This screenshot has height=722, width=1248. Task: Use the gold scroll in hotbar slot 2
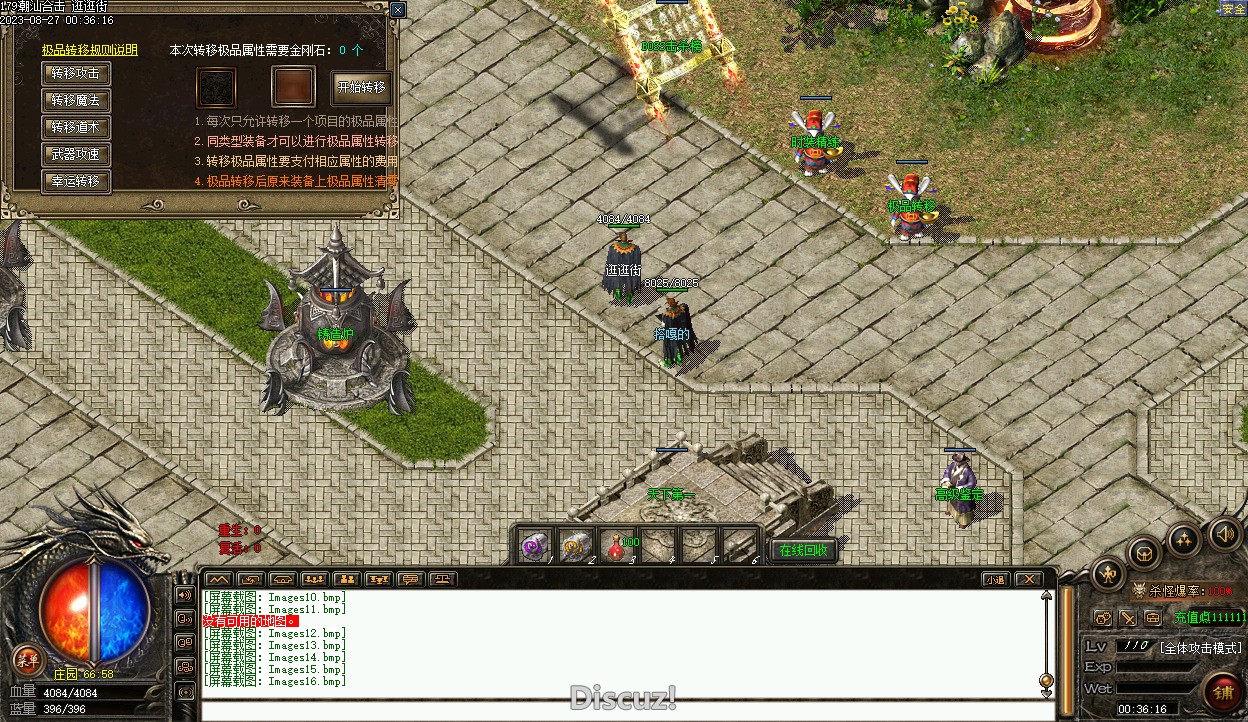coord(577,546)
